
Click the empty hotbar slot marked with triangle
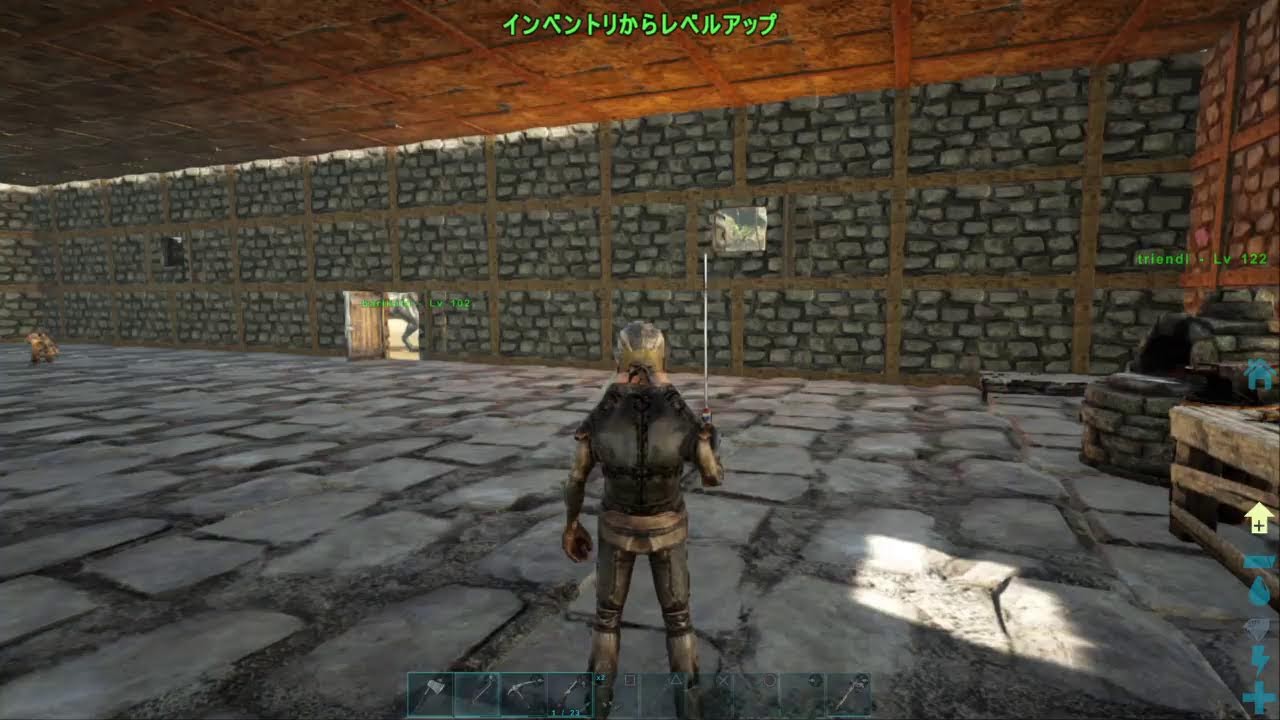(675, 685)
